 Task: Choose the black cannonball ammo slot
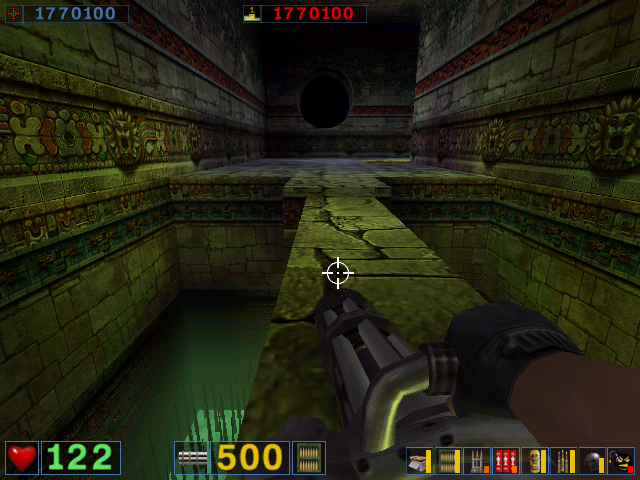pos(592,461)
